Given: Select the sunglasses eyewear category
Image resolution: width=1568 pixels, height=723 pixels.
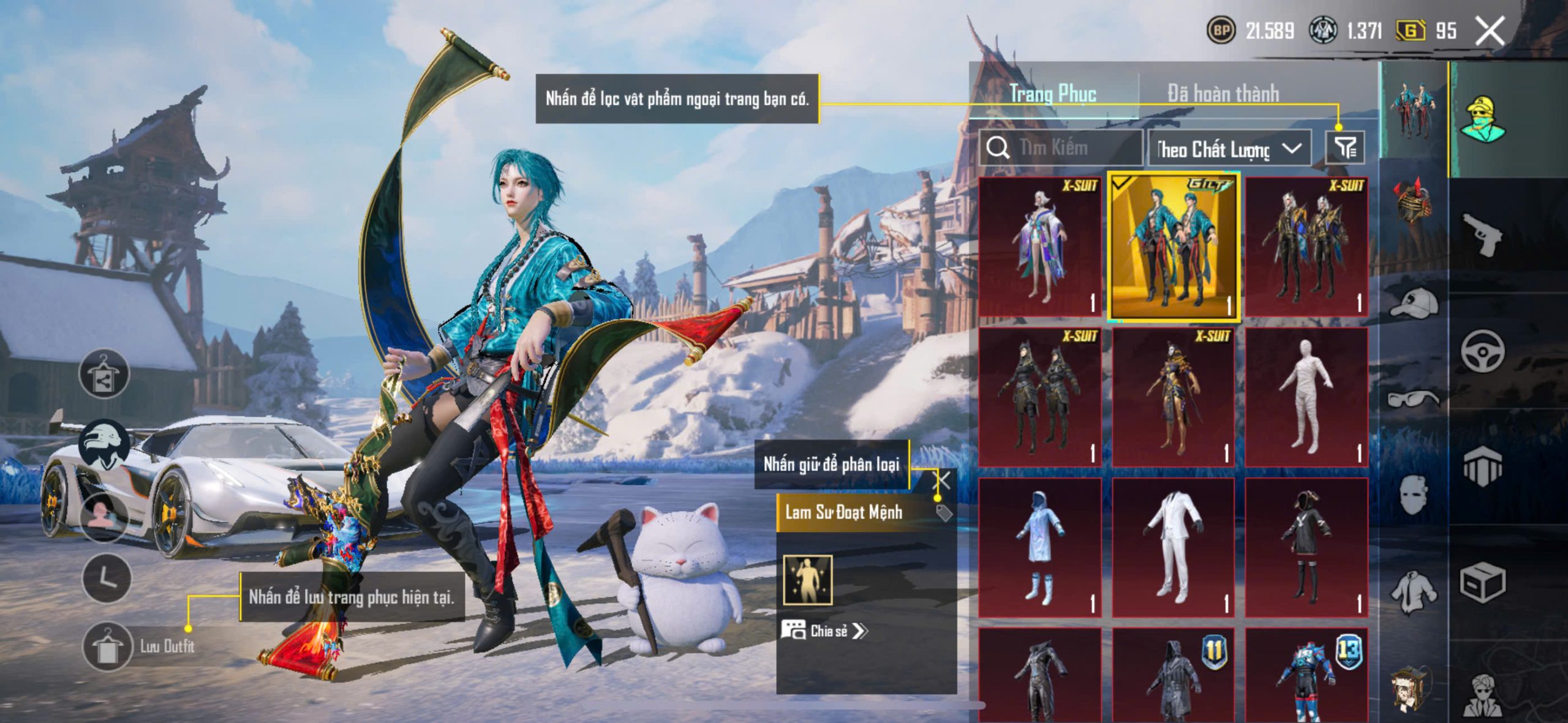Looking at the screenshot, I should pos(1414,399).
